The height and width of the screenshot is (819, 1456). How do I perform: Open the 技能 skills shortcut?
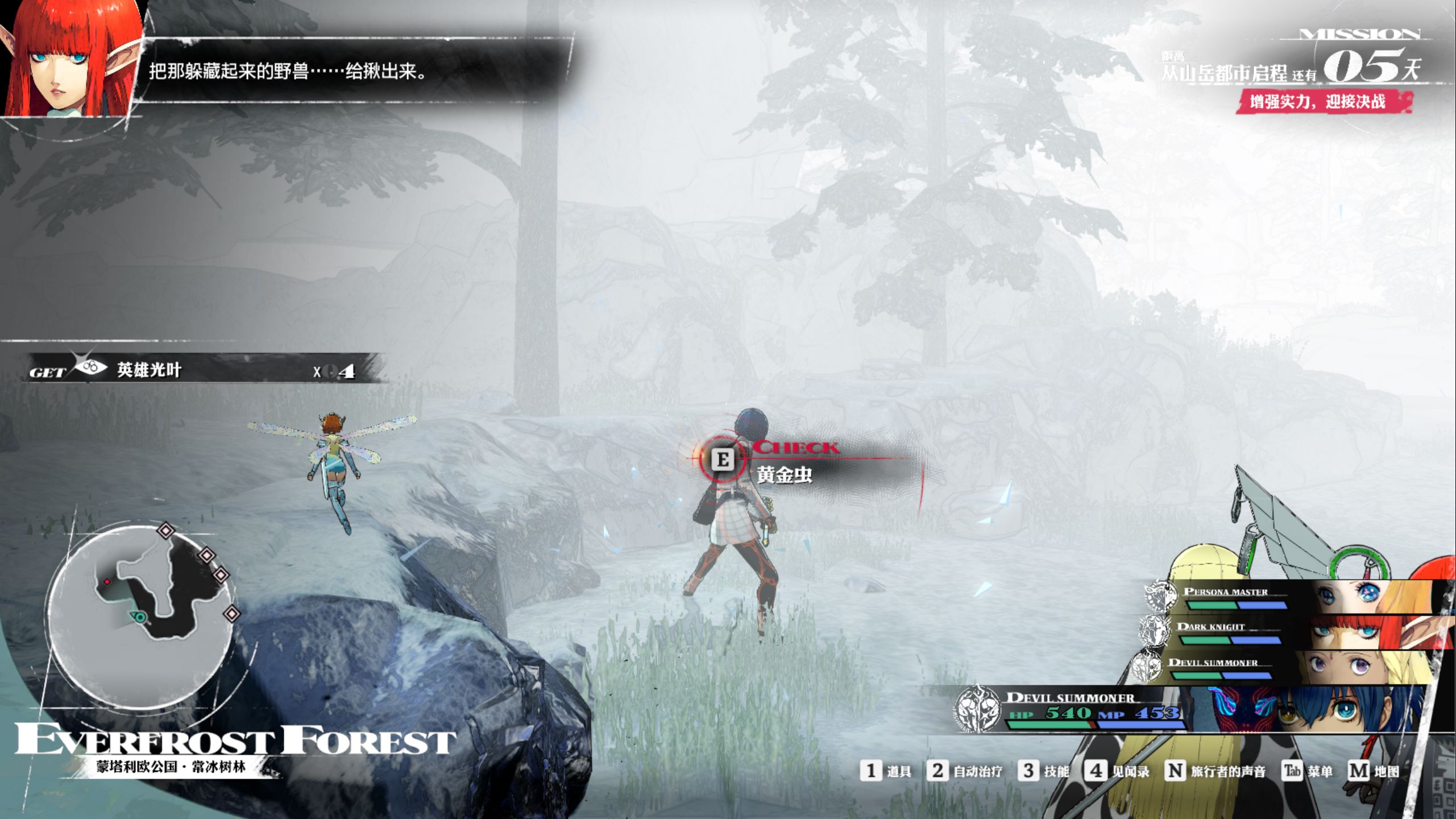point(1044,771)
